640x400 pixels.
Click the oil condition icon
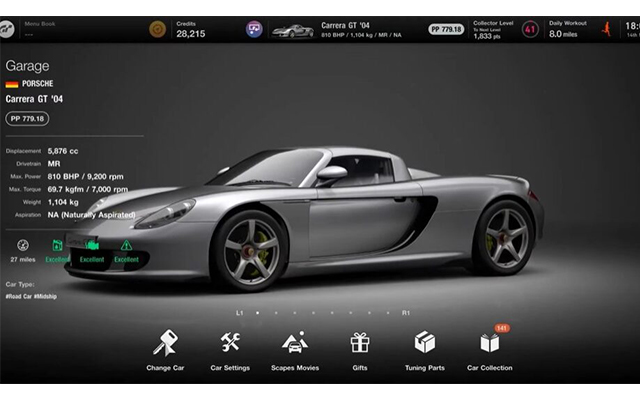(x=57, y=245)
